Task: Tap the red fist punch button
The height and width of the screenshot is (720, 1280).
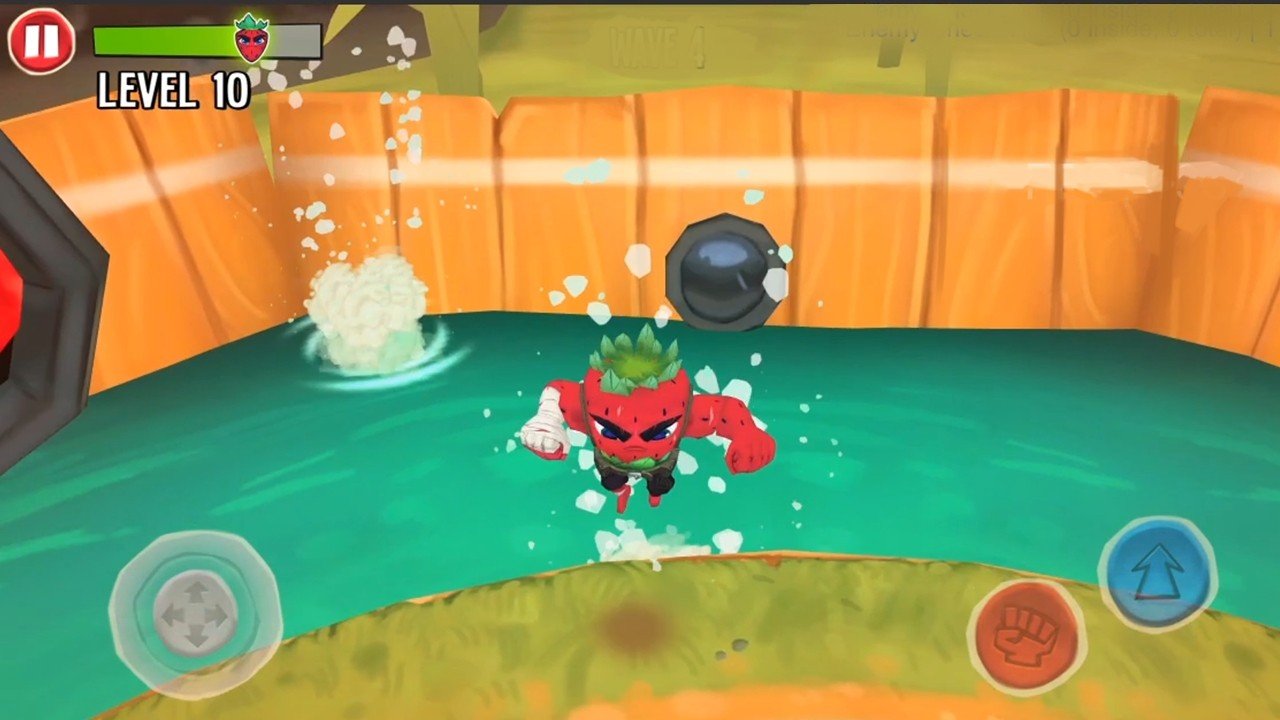Action: pos(1026,635)
